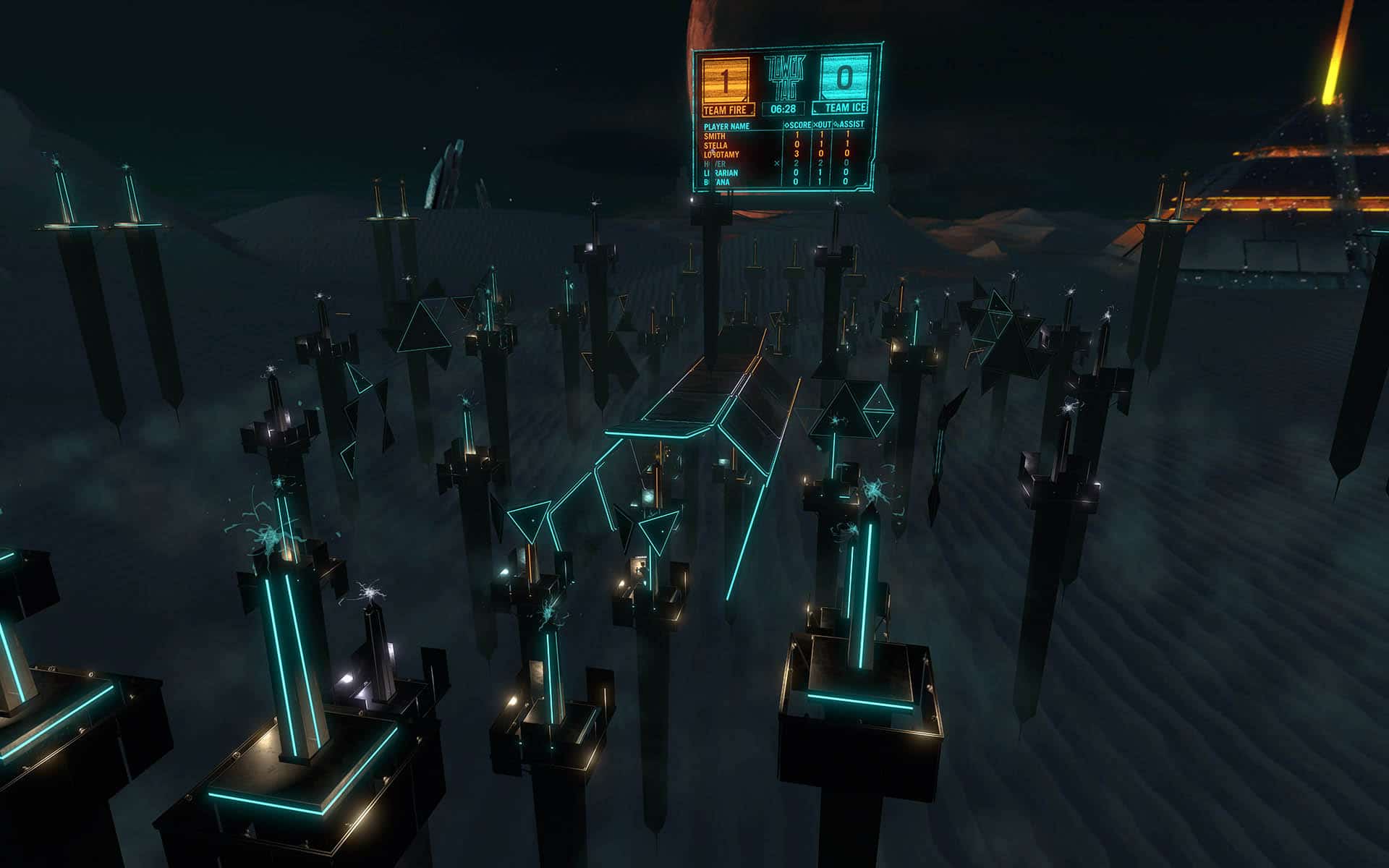Switch to the PLAYER NAME column header
The height and width of the screenshot is (868, 1389).
[x=727, y=125]
